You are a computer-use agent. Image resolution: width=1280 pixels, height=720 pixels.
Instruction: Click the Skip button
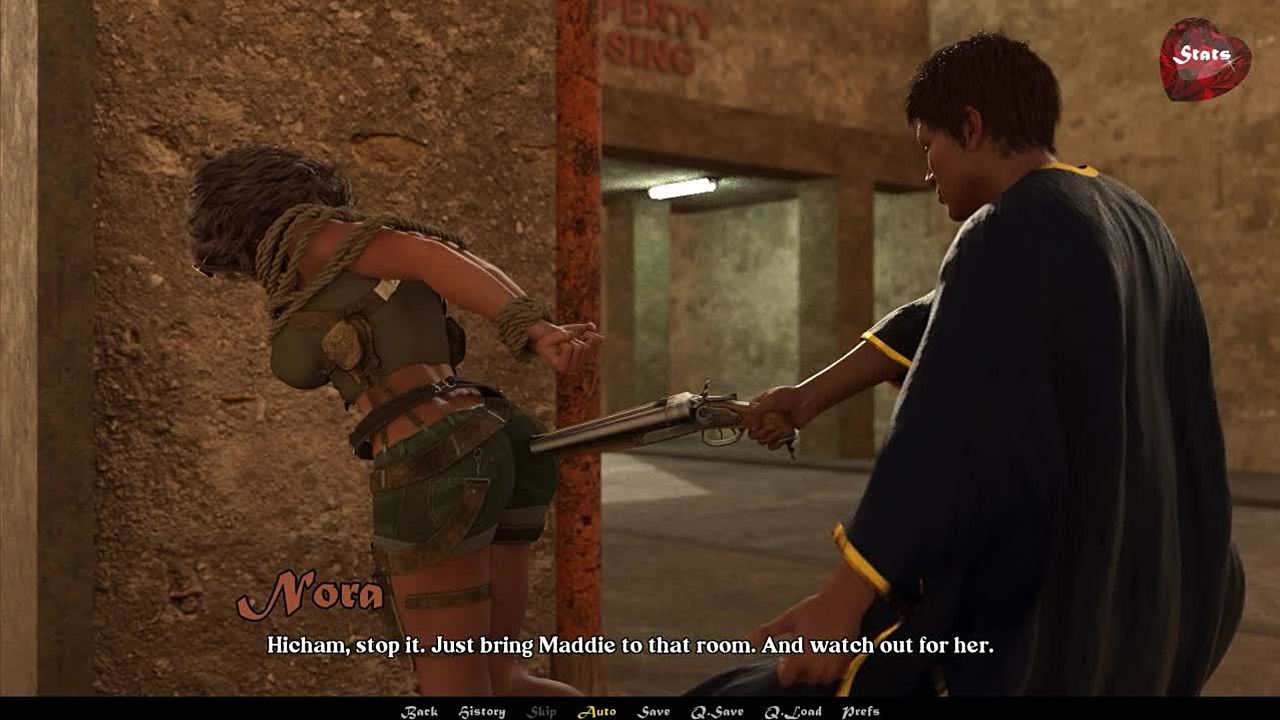pyautogui.click(x=542, y=711)
